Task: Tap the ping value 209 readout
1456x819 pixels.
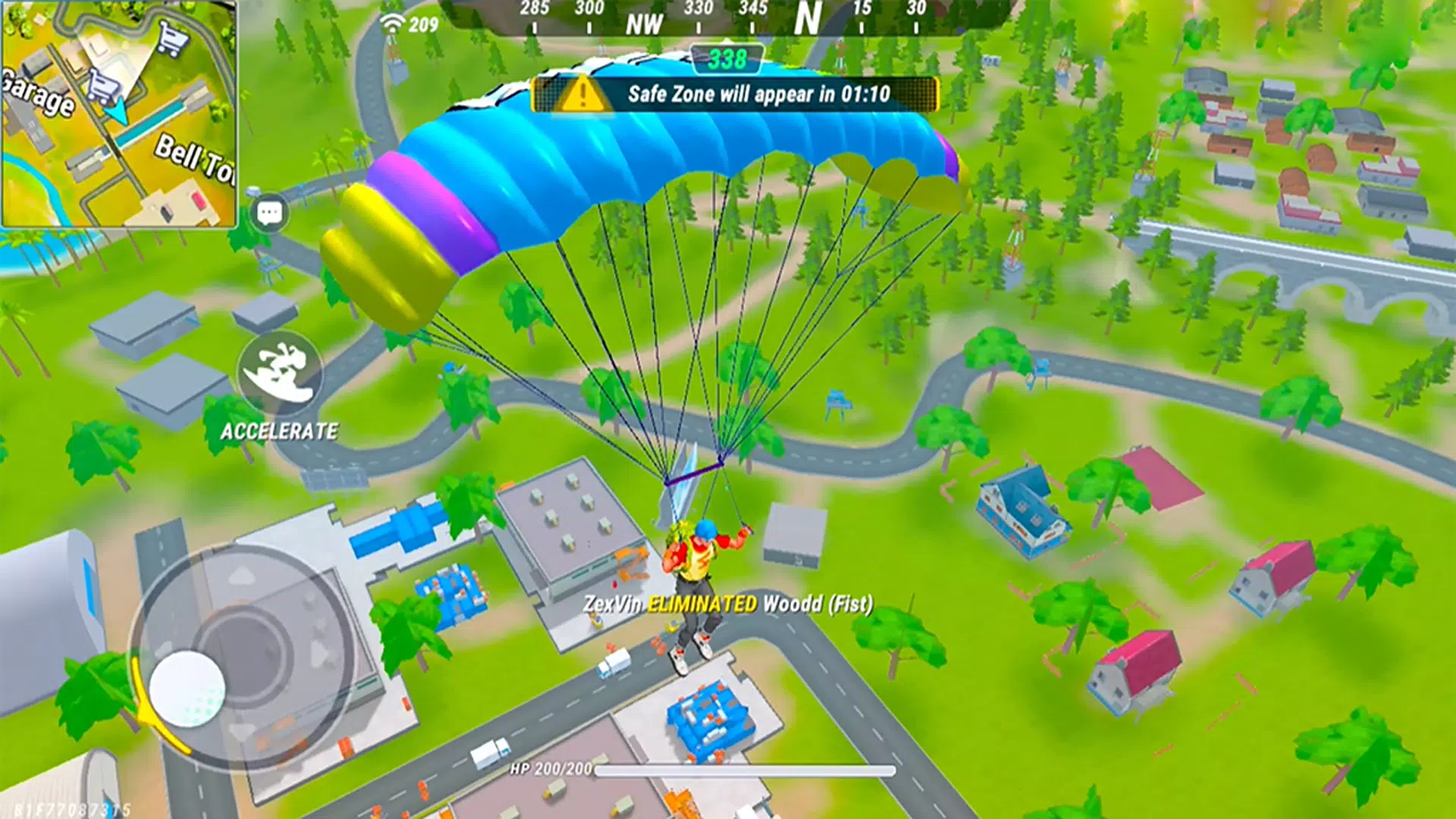Action: point(422,23)
